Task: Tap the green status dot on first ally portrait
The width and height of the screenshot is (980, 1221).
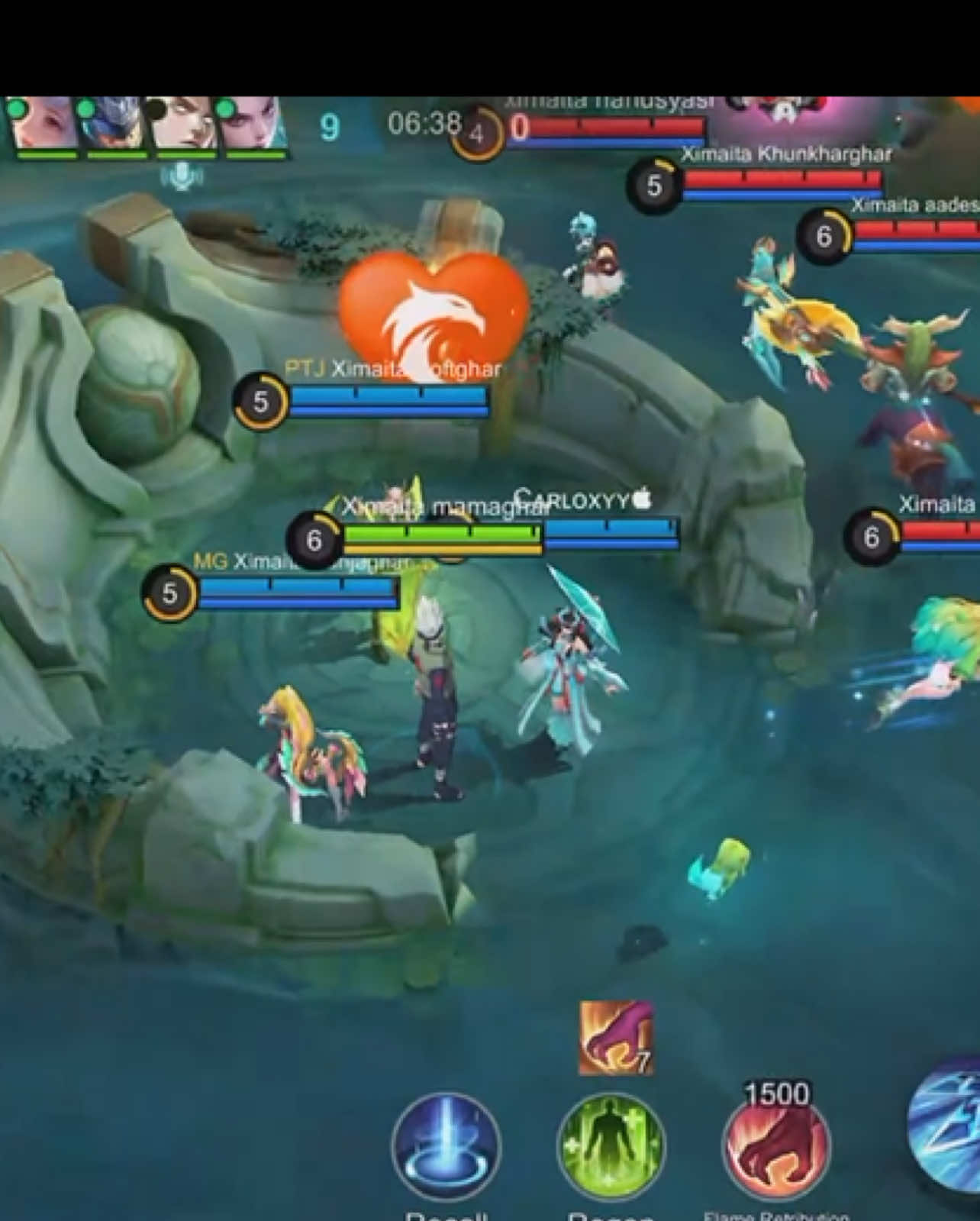Action: pyautogui.click(x=17, y=110)
